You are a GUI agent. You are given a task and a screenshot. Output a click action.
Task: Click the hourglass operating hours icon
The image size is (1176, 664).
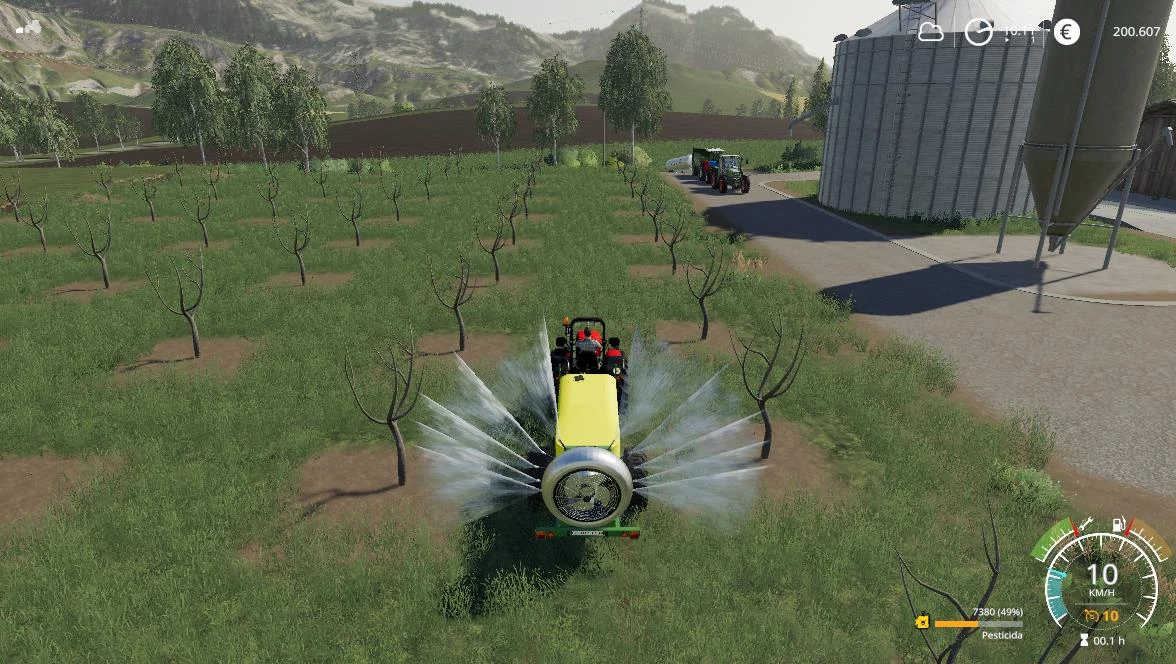1084,640
